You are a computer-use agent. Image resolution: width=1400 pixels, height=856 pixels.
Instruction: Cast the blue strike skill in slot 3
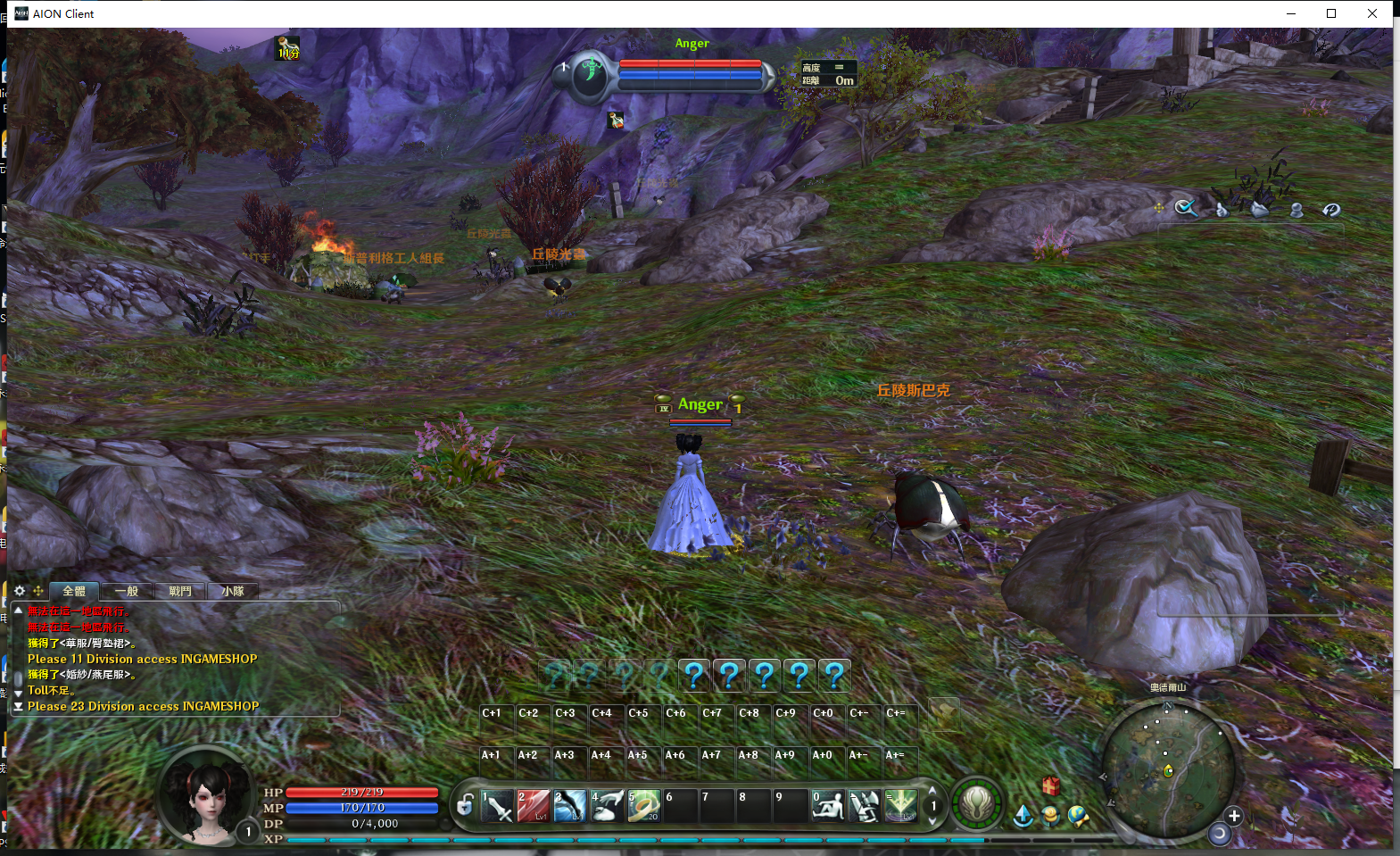coord(570,806)
